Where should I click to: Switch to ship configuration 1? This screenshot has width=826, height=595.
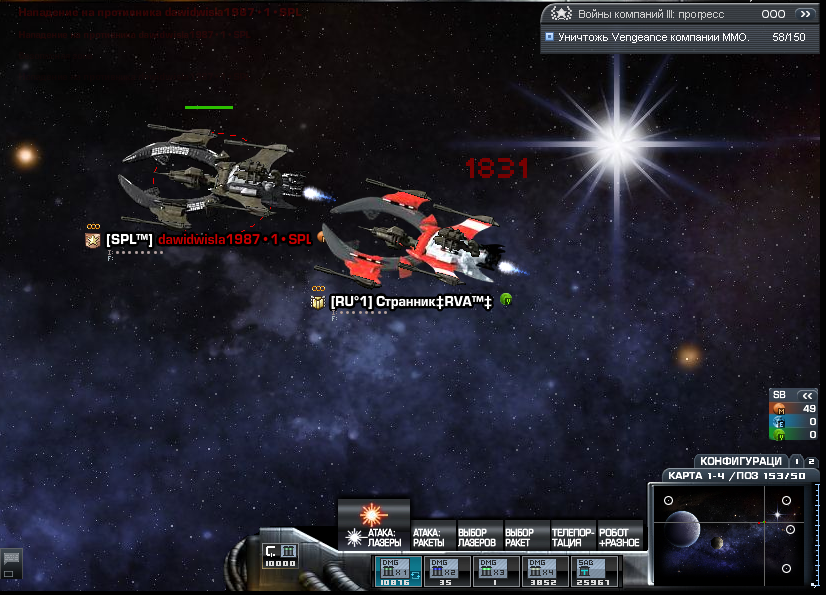(796, 461)
